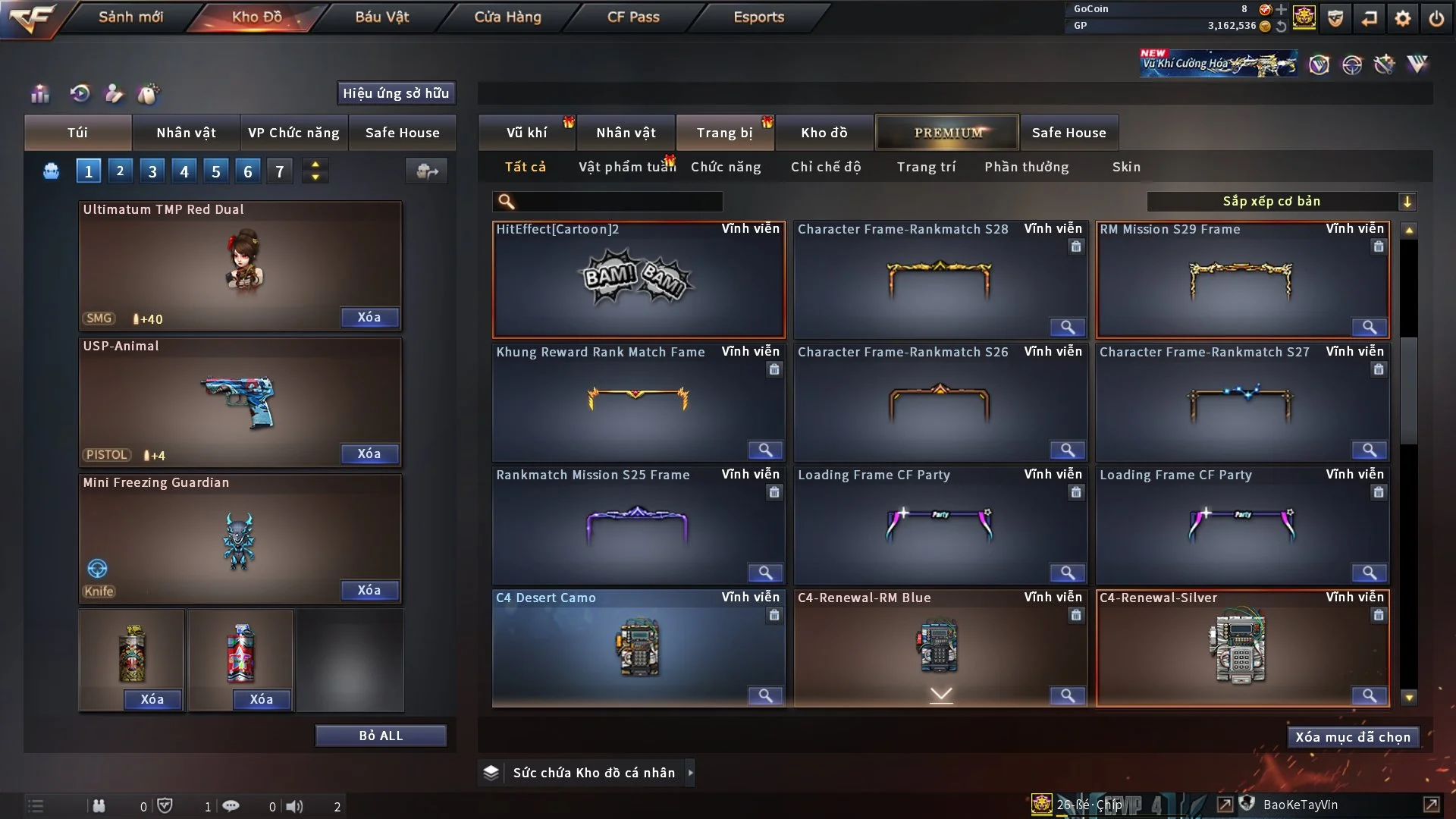Preview the C4 Desert Camo item
Viewport: 1456px width, 819px height.
(765, 695)
